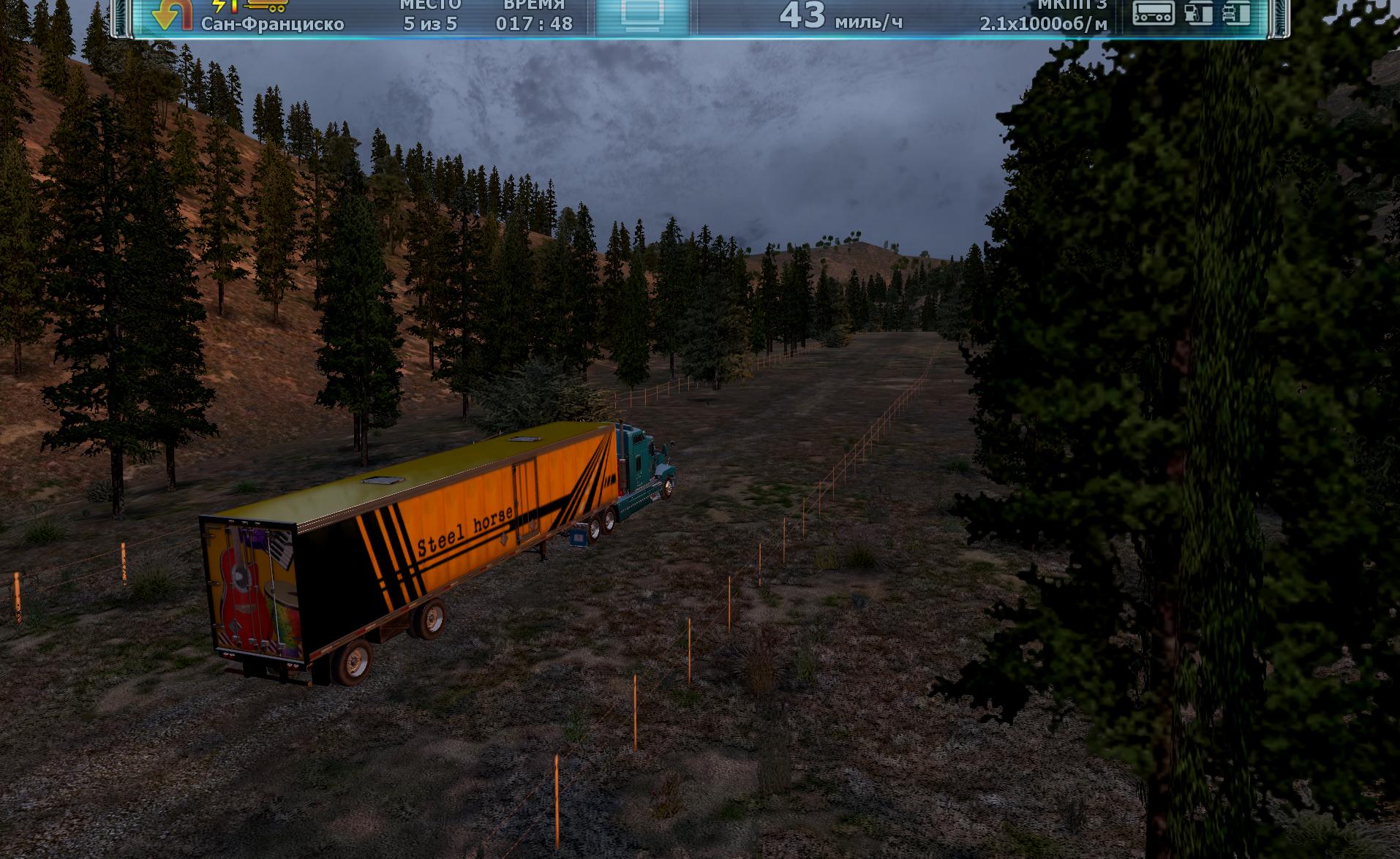
Task: Select the fuel pump gauge icon
Action: tap(1197, 12)
